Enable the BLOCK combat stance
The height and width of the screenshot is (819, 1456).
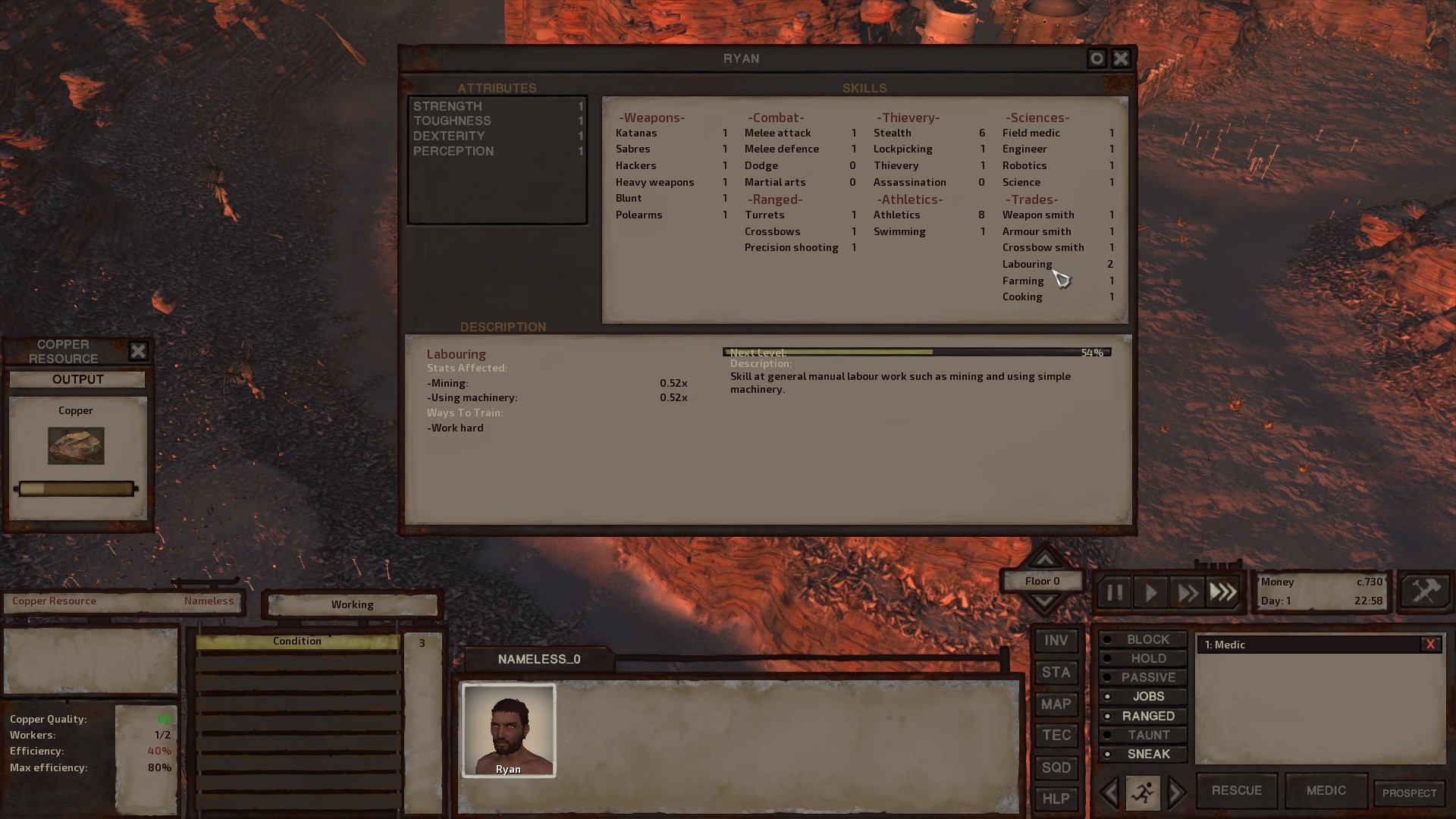coord(1141,639)
